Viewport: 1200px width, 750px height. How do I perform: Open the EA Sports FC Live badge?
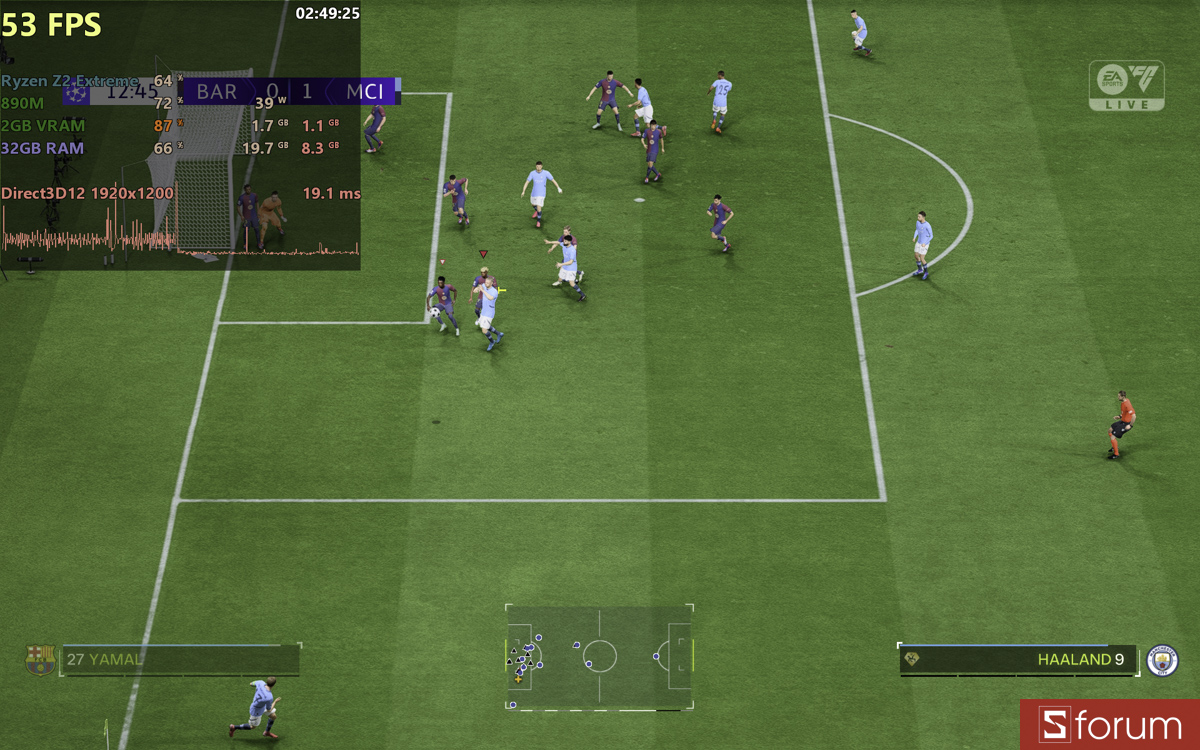[x=1127, y=85]
